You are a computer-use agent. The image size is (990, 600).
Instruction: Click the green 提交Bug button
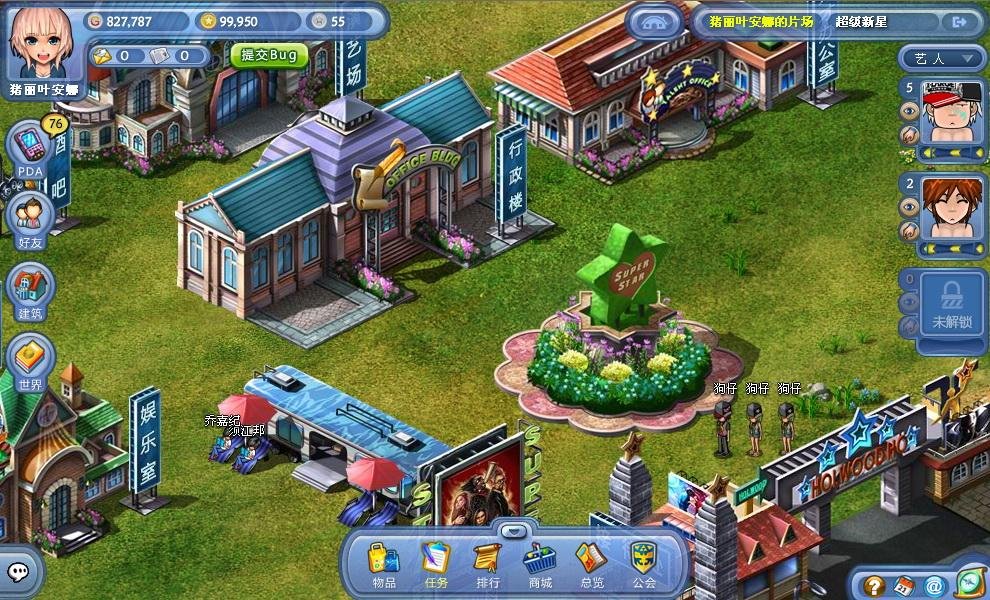(x=269, y=55)
